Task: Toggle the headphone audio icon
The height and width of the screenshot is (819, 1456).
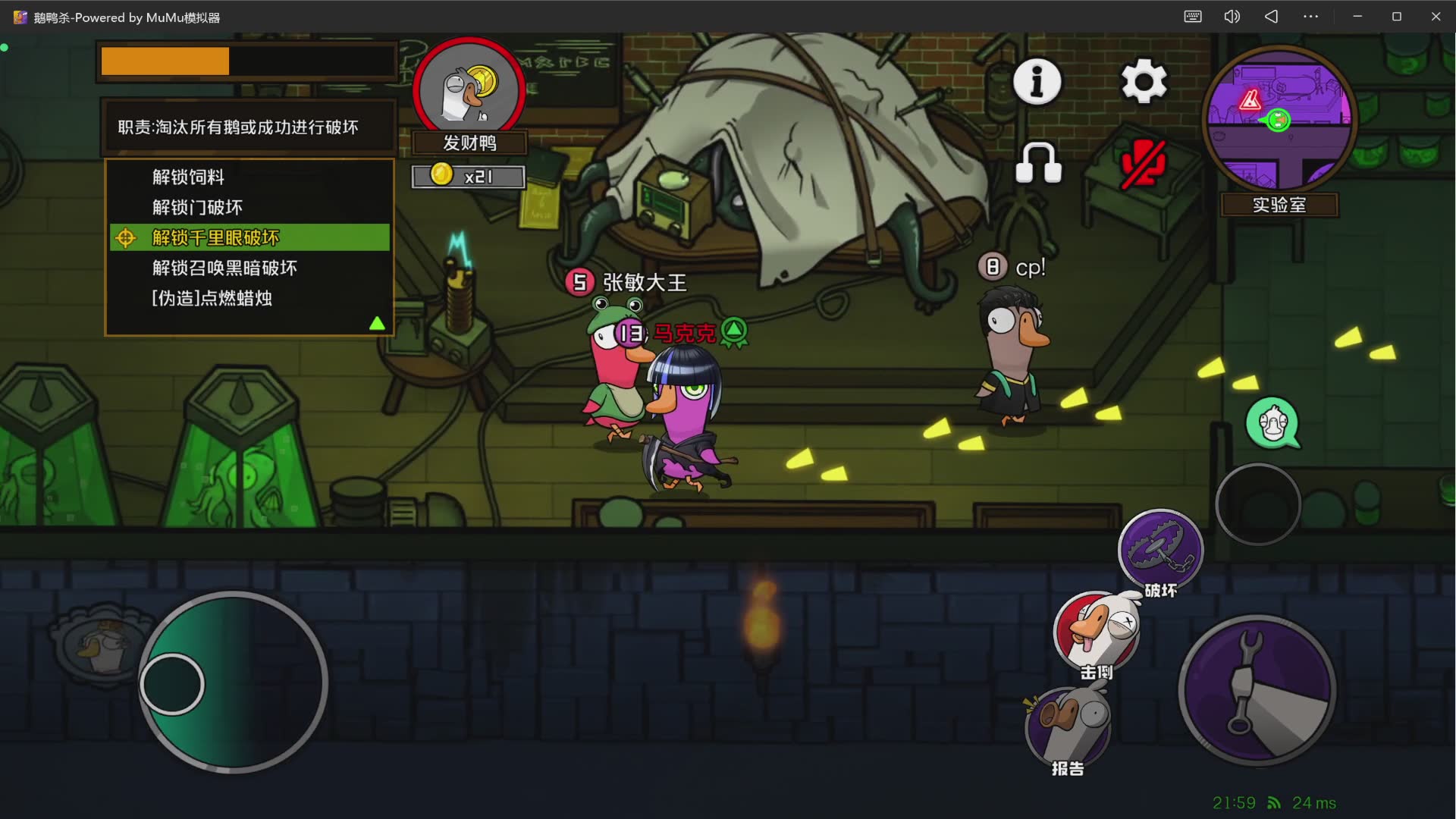Action: [1038, 163]
